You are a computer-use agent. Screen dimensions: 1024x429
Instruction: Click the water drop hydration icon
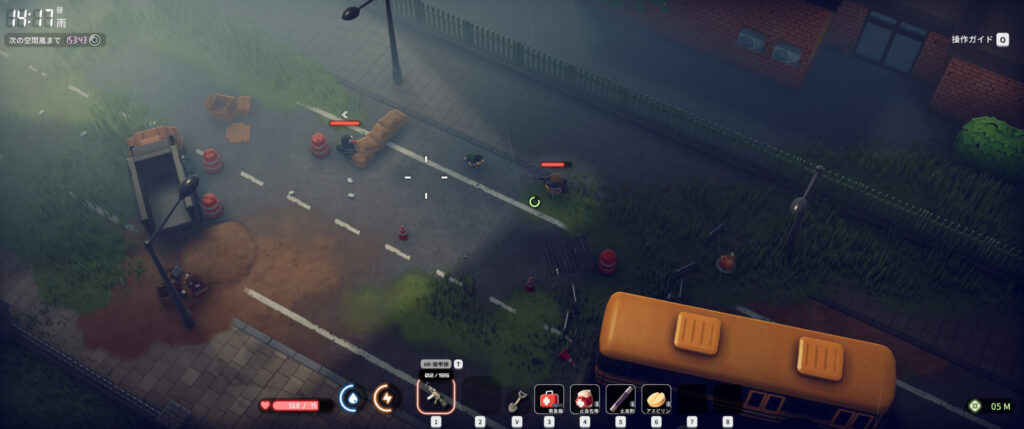point(351,398)
